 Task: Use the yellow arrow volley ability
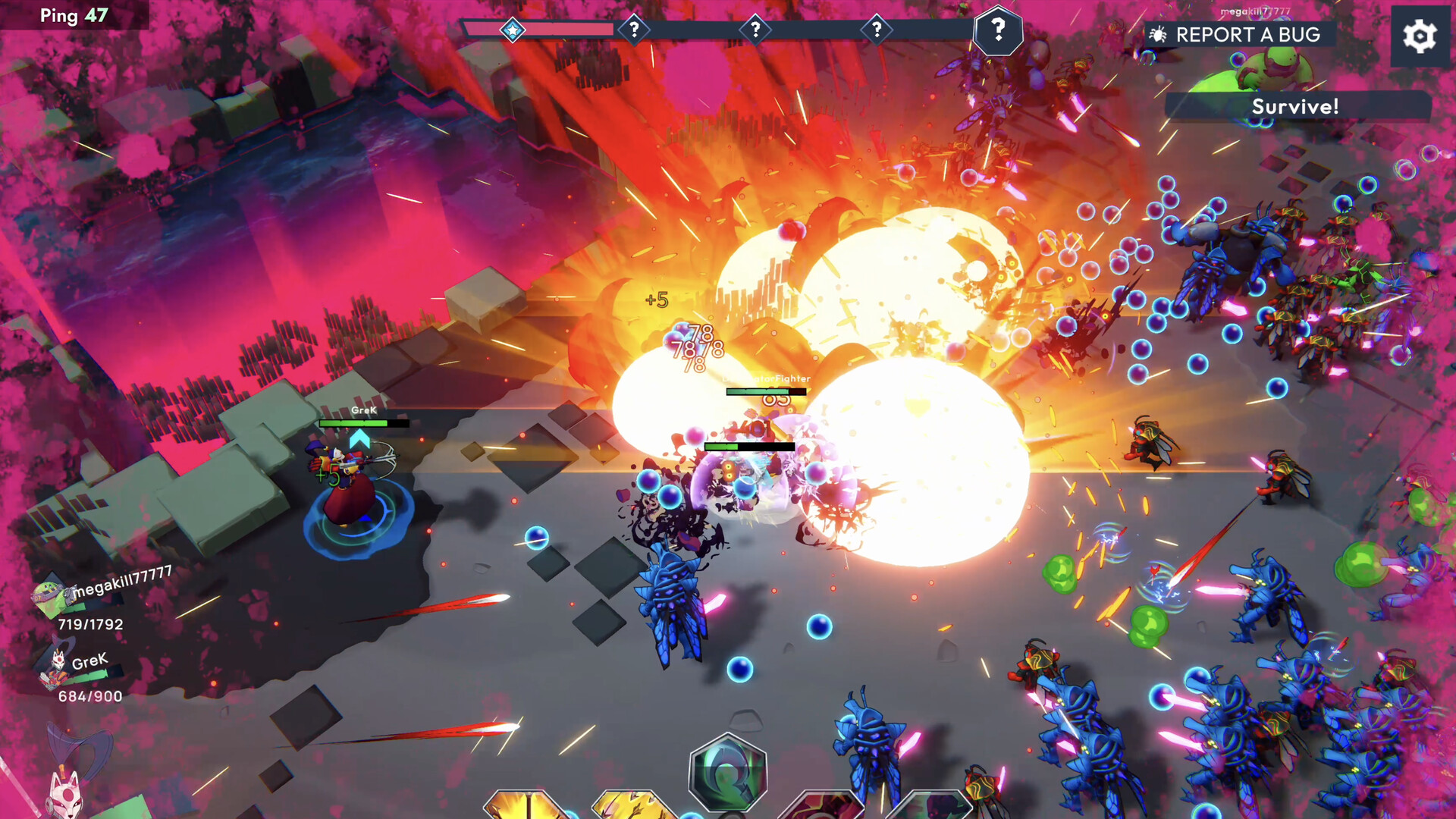[x=633, y=806]
